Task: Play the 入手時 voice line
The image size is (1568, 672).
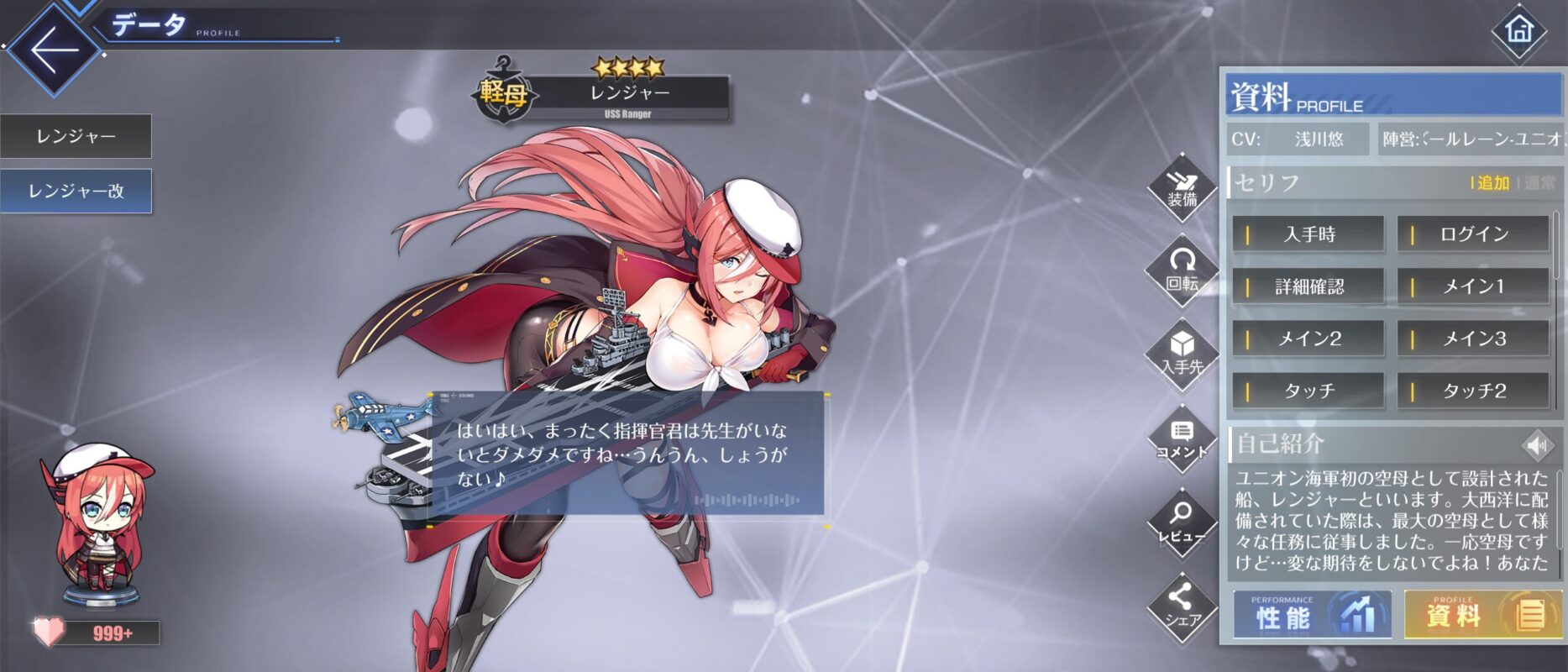Action: [x=1308, y=234]
